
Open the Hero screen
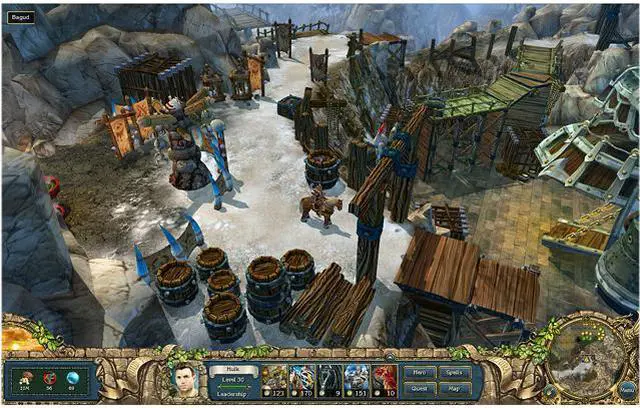tap(419, 372)
